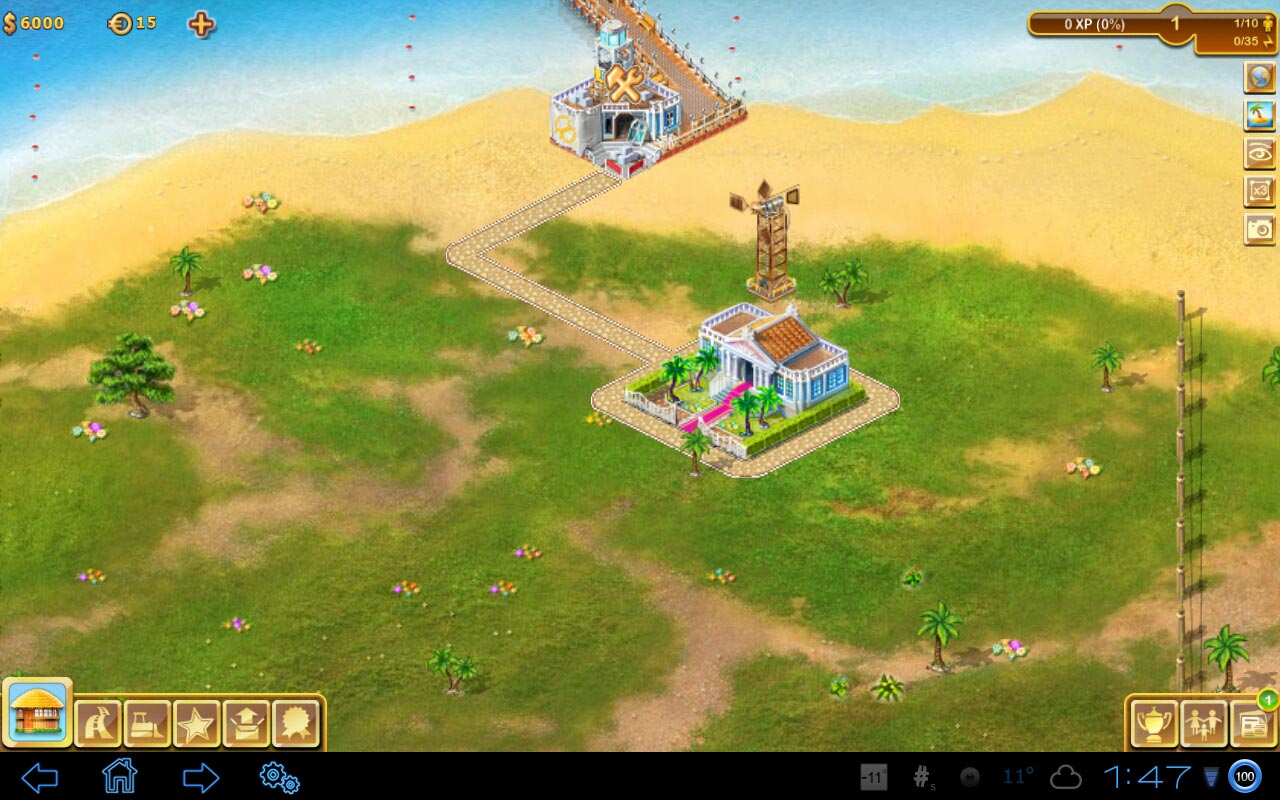Take a screenshot with the camera button
The width and height of the screenshot is (1280, 800).
pos(1259,229)
